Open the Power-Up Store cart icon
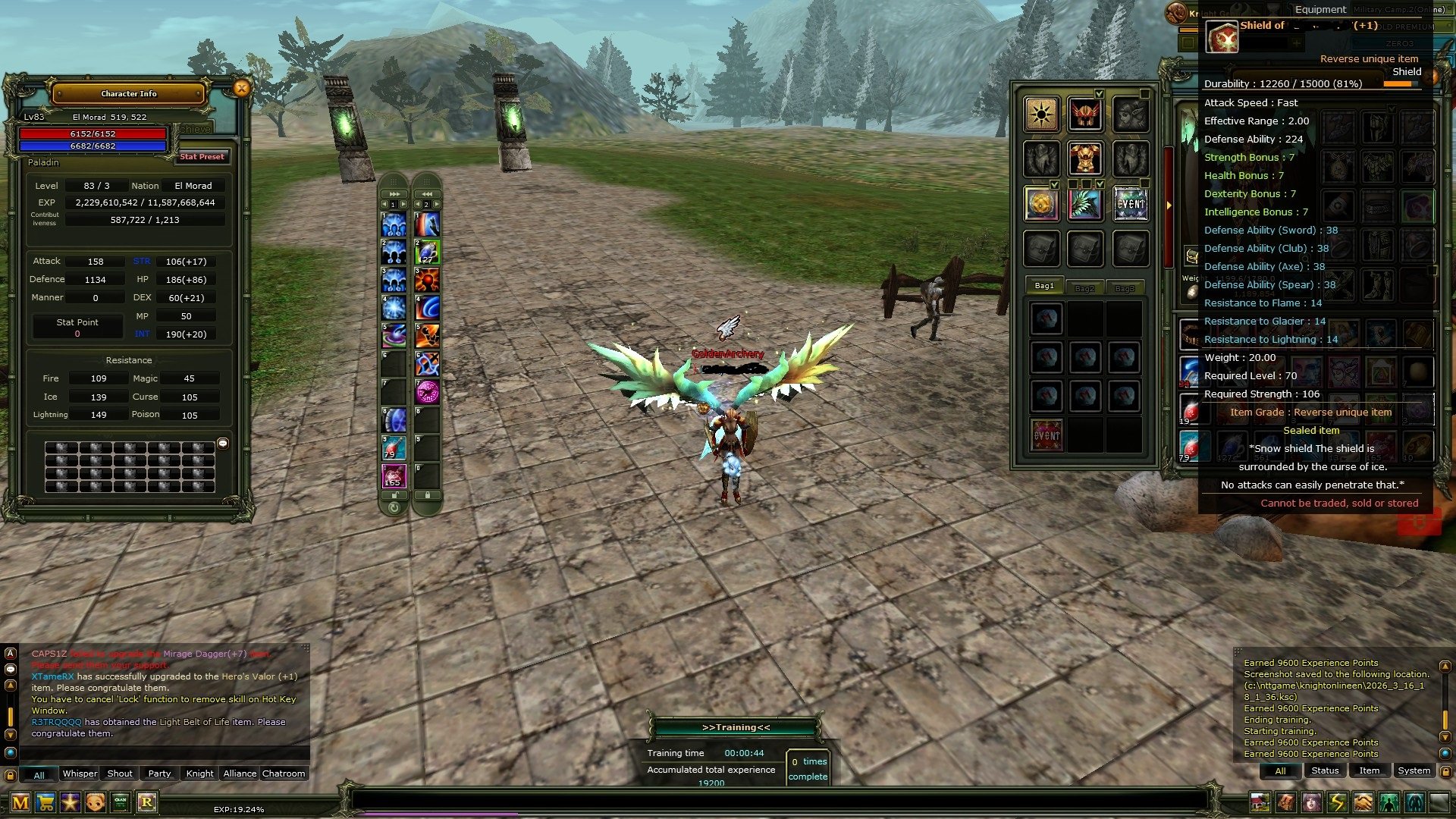 pyautogui.click(x=45, y=801)
